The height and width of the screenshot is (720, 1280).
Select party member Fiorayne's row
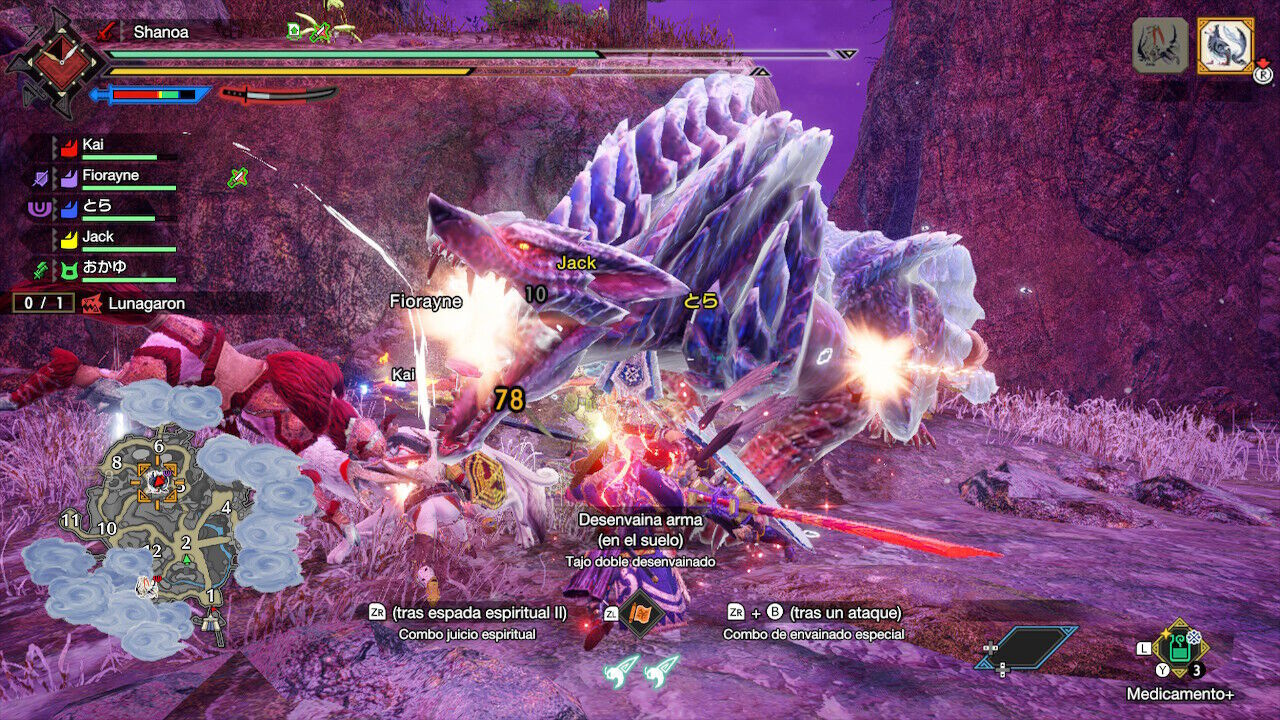click(x=108, y=177)
